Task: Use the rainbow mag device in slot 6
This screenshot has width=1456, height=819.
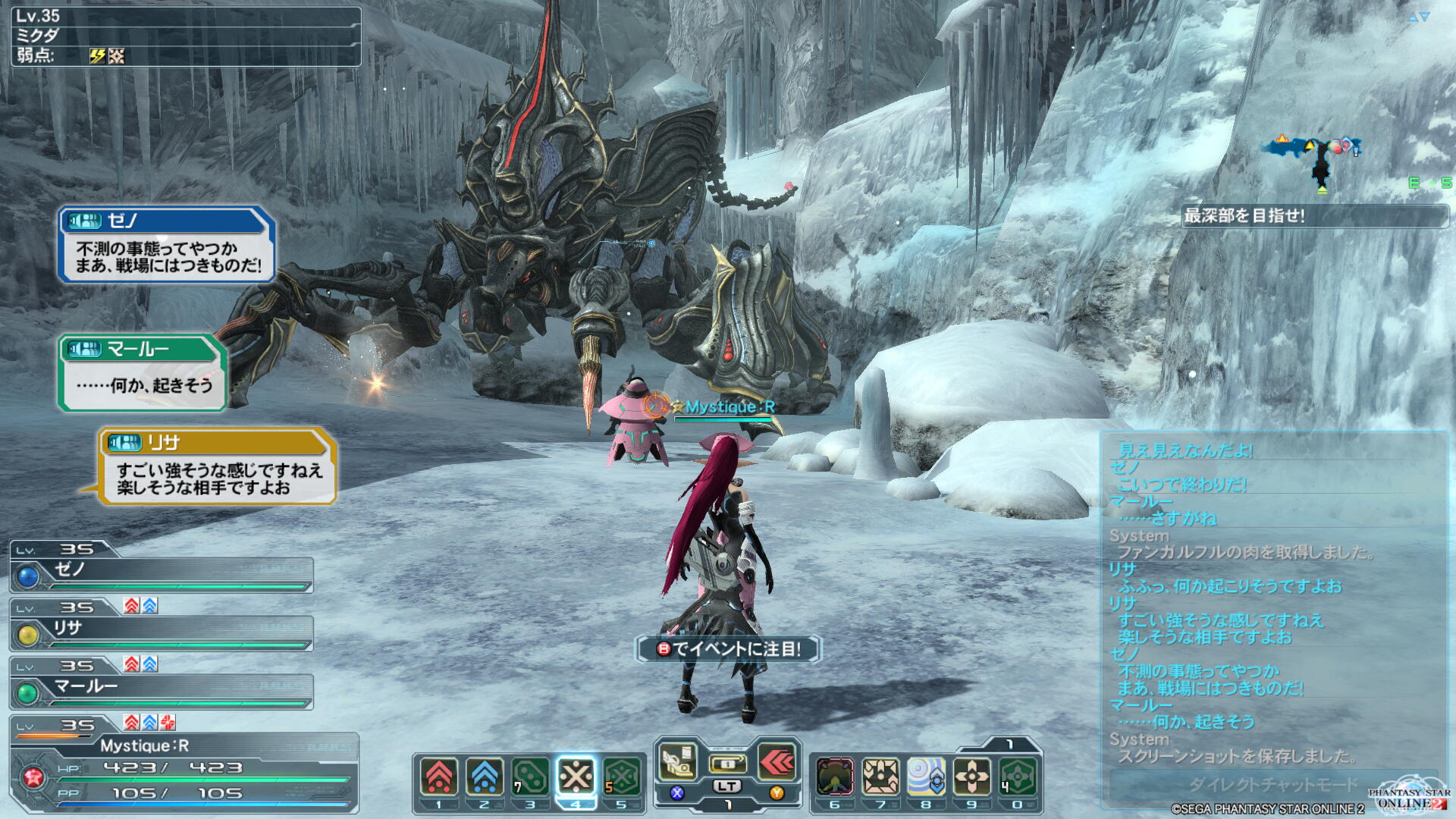Action: 835,777
